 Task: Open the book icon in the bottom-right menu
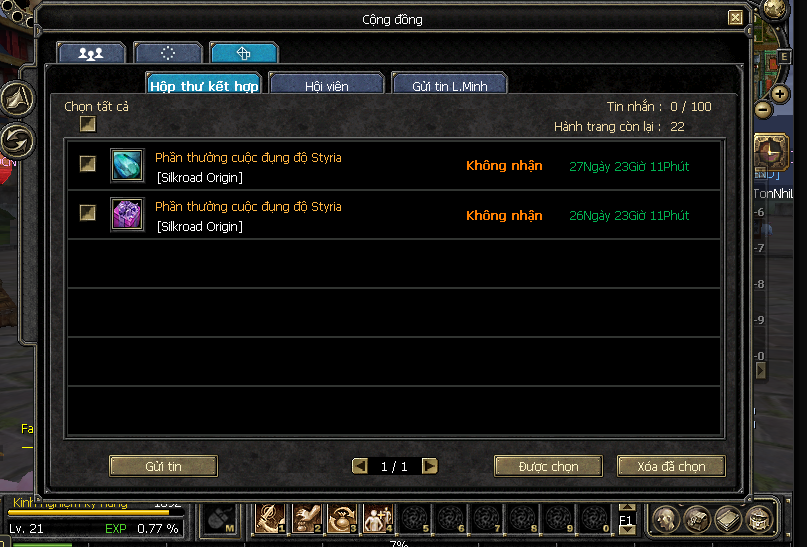click(x=729, y=520)
